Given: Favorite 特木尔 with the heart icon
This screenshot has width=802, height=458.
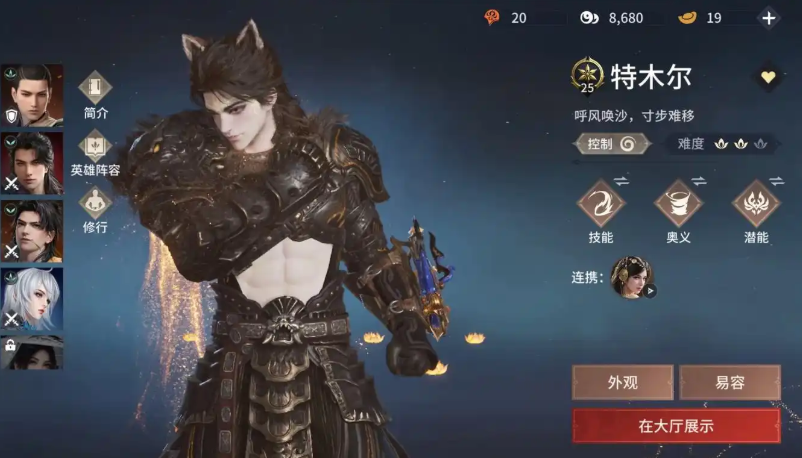Looking at the screenshot, I should coord(768,76).
